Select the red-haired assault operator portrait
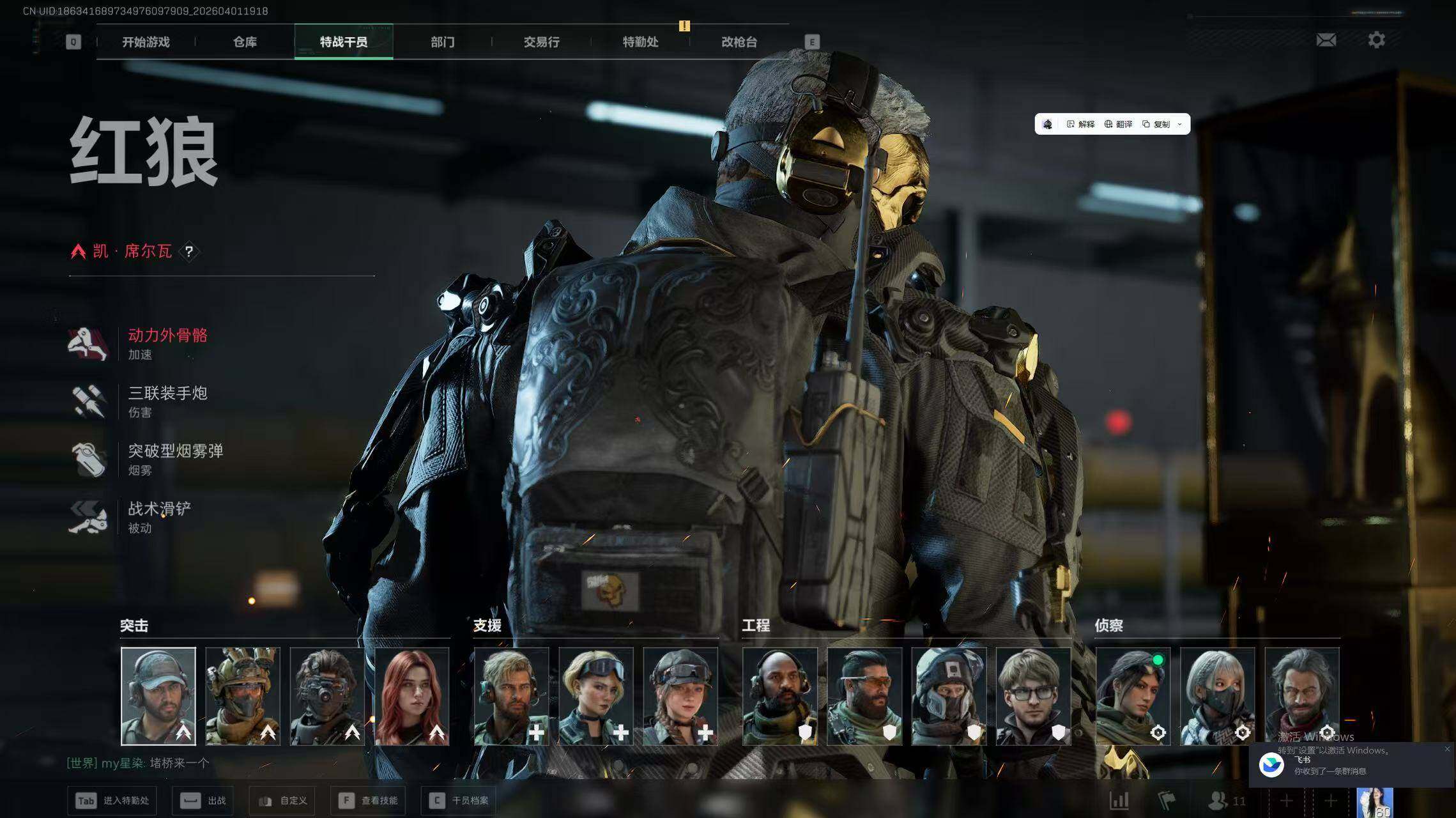 (412, 696)
